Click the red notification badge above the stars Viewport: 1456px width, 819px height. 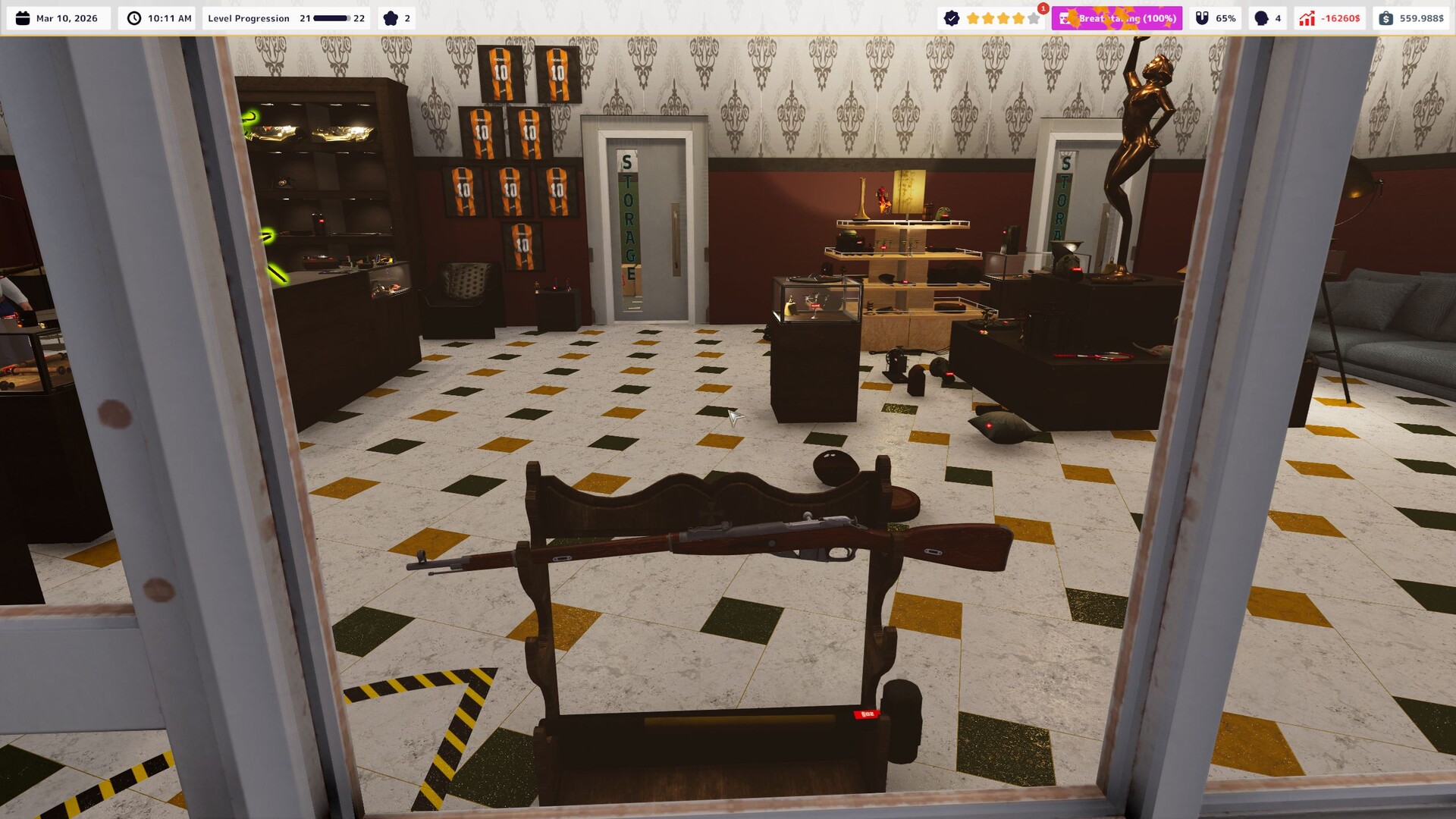(1043, 8)
